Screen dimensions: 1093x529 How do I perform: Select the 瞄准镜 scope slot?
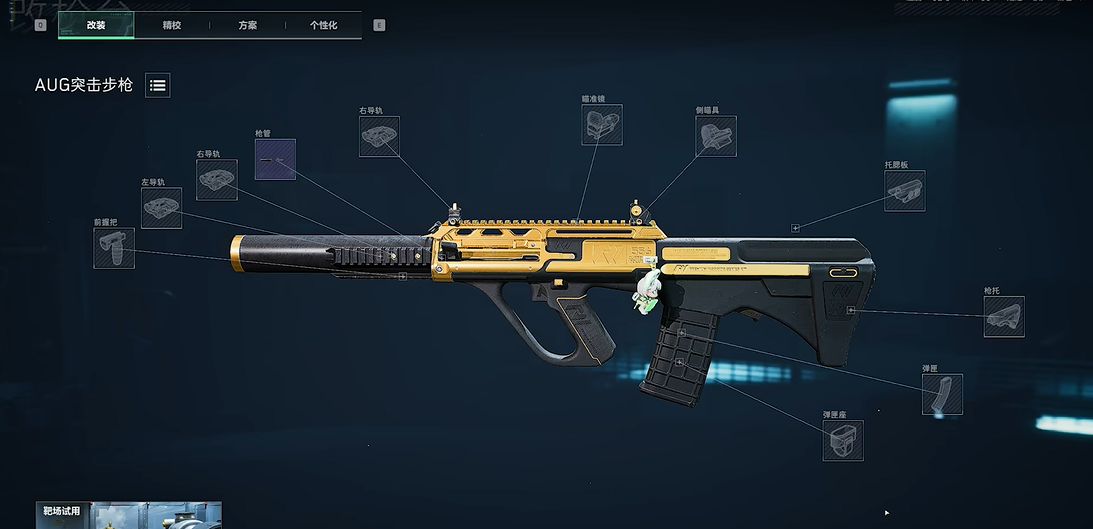tap(602, 125)
